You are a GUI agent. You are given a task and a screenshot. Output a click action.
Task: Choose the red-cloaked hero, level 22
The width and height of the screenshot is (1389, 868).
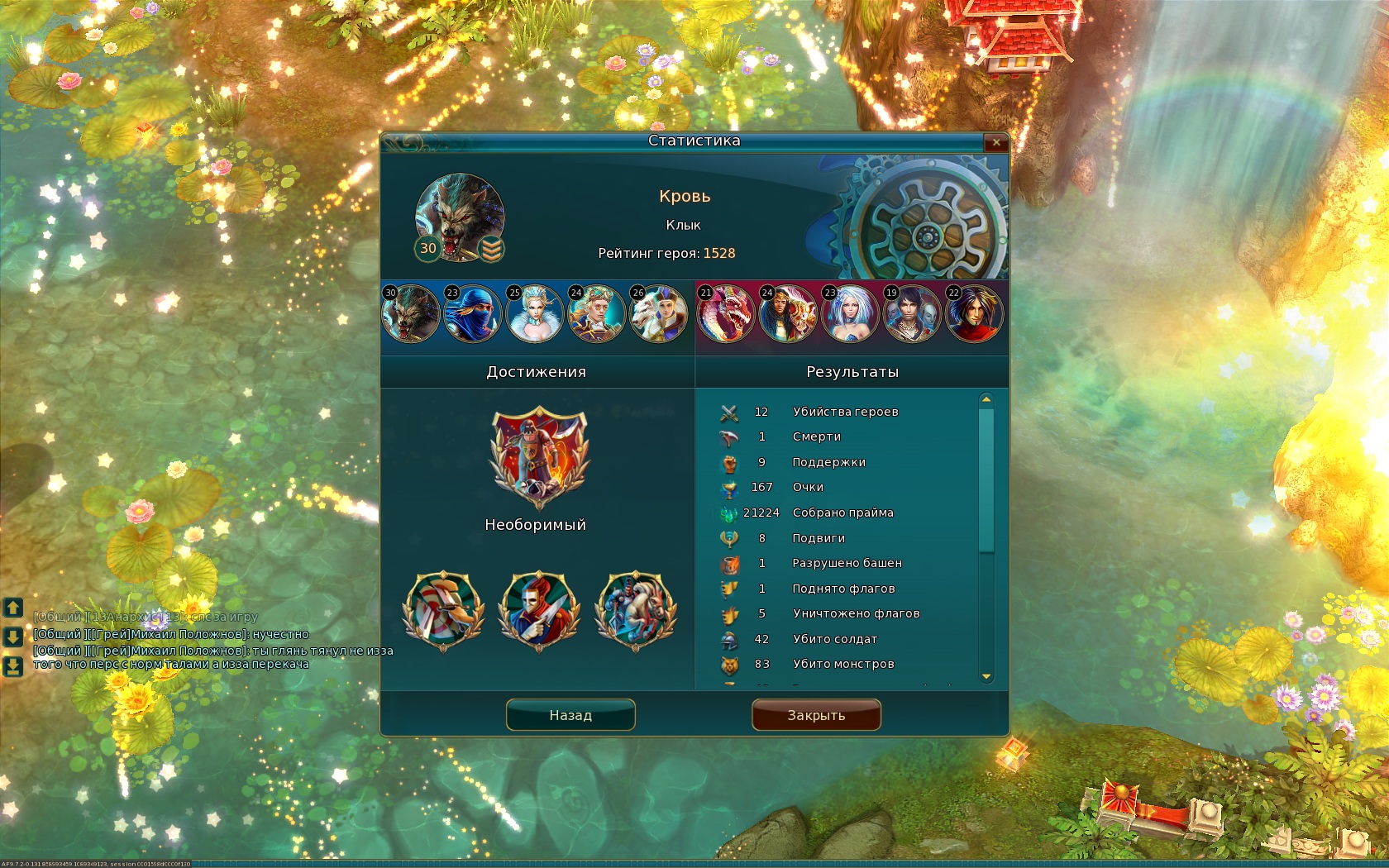[974, 313]
